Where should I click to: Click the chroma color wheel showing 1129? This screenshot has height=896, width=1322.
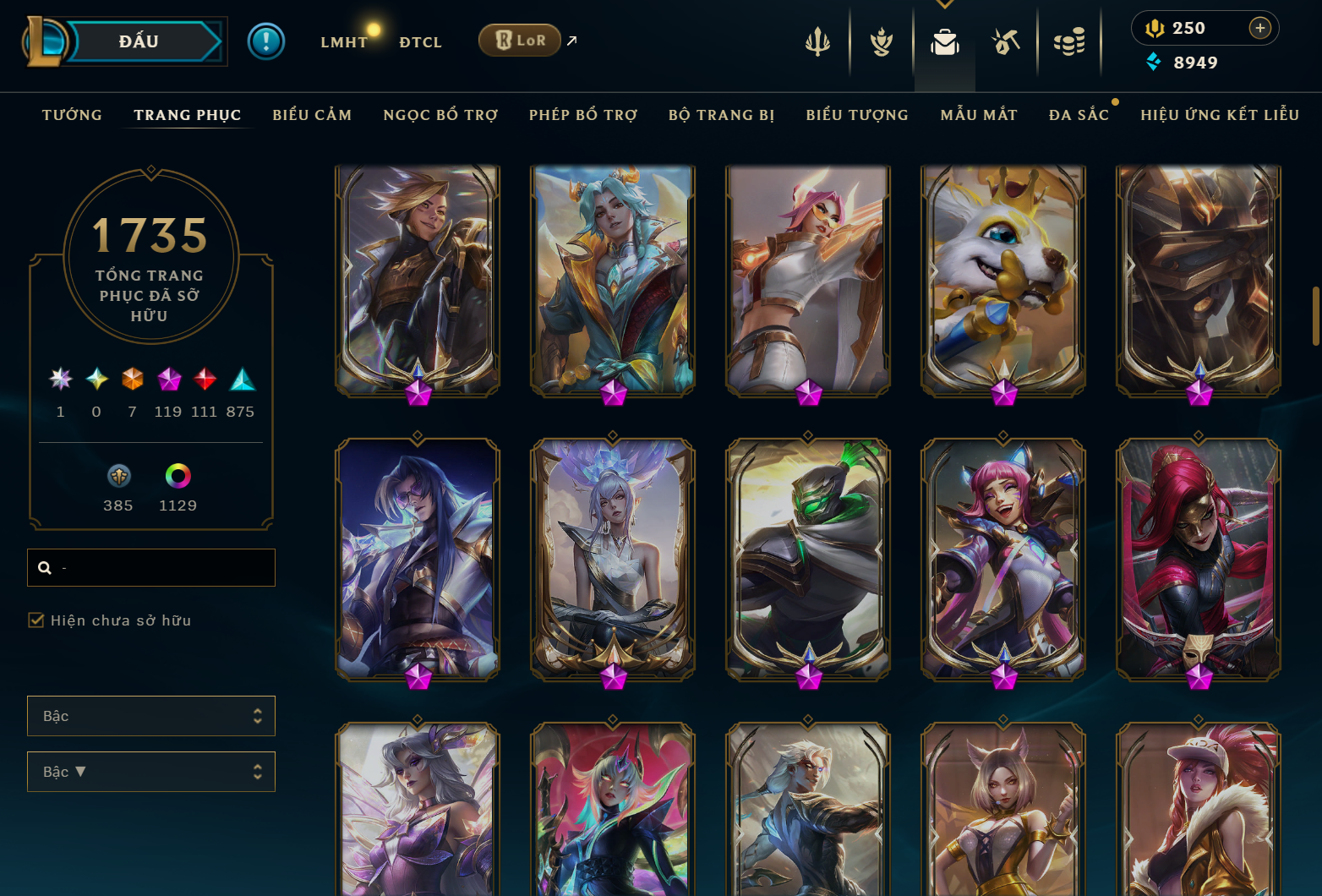point(178,478)
